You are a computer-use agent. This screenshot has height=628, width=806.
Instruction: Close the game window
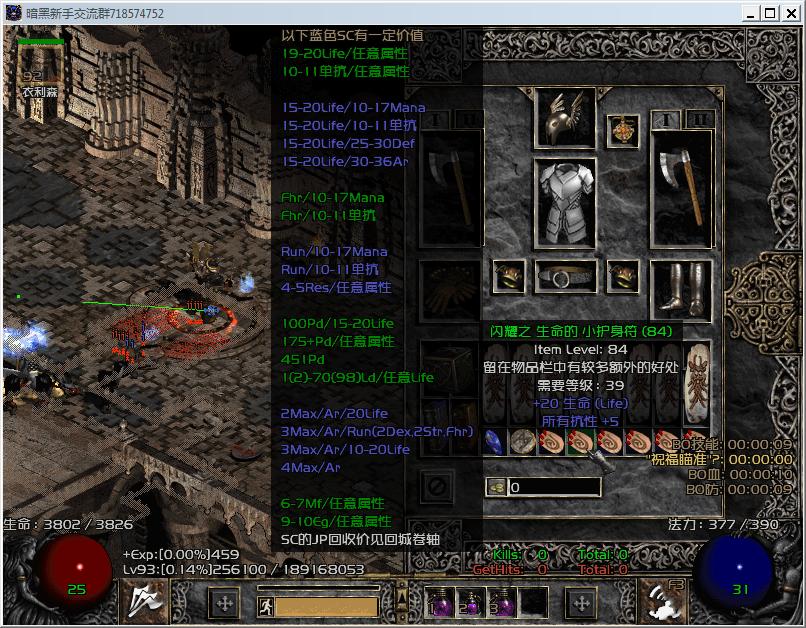[x=791, y=13]
